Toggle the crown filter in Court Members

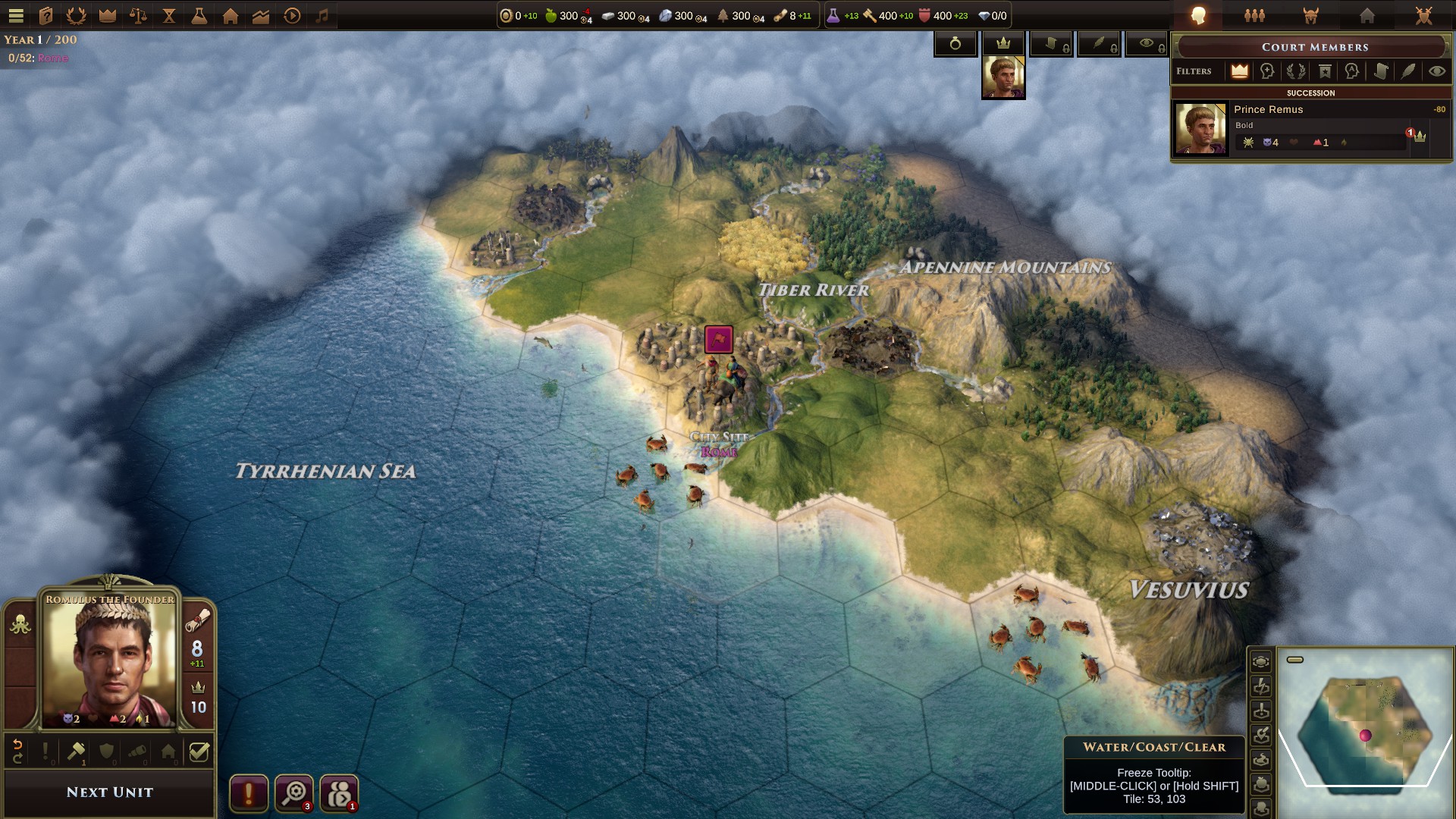(1240, 71)
